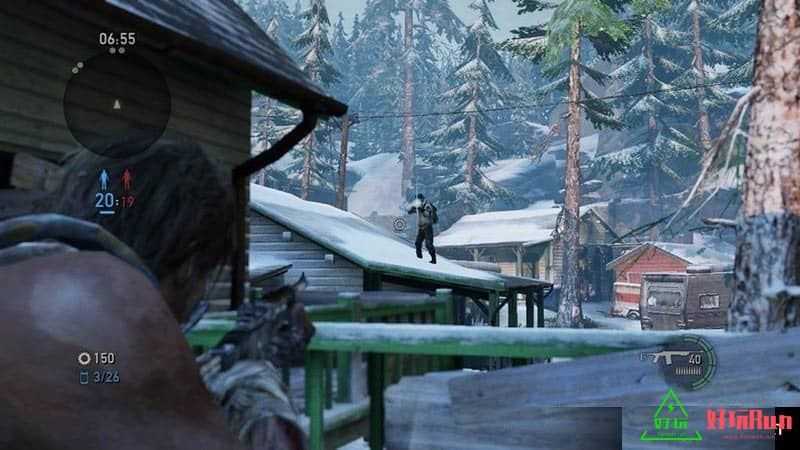
Task: Click the circular radar minimap
Action: [117, 103]
